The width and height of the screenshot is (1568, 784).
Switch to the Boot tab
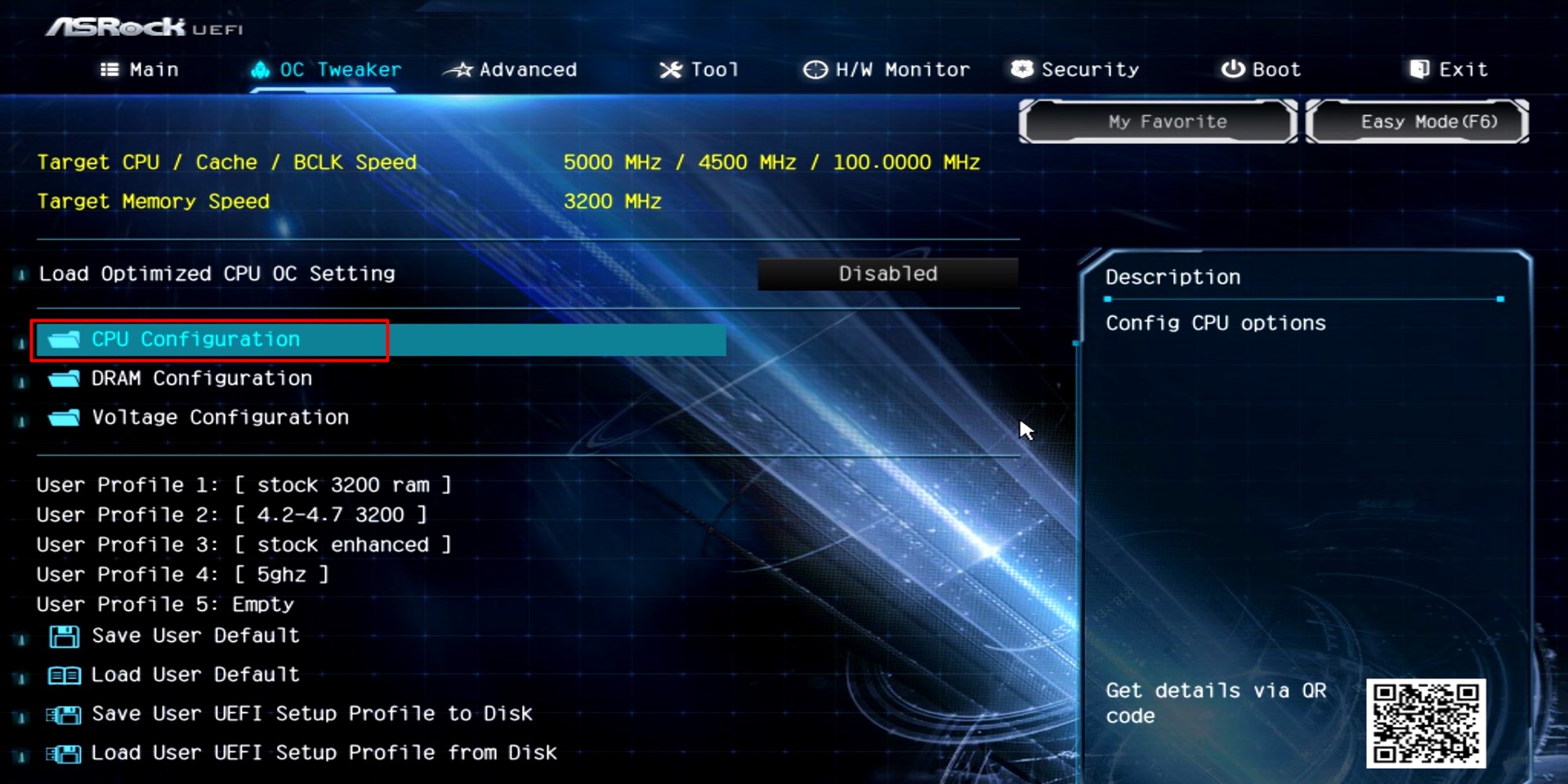pyautogui.click(x=1261, y=70)
